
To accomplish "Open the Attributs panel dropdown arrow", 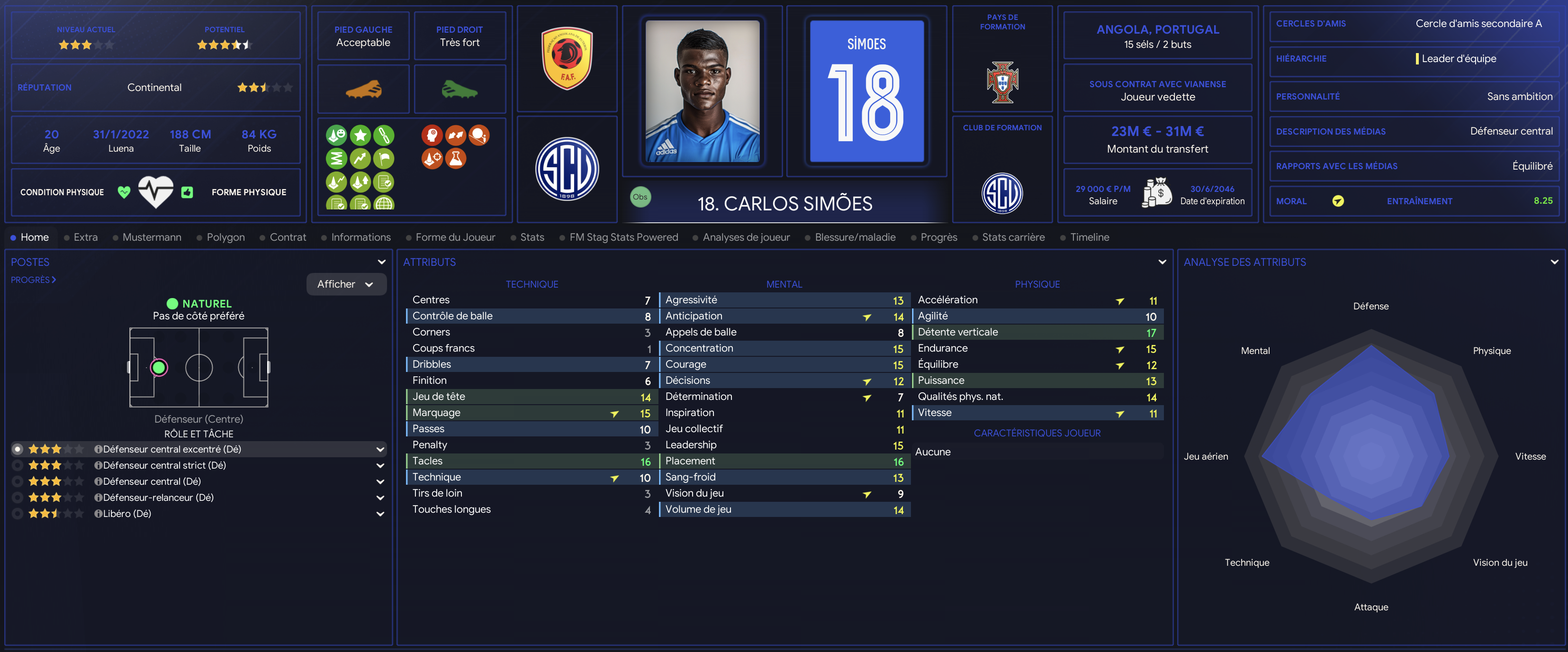I will click(x=1162, y=263).
